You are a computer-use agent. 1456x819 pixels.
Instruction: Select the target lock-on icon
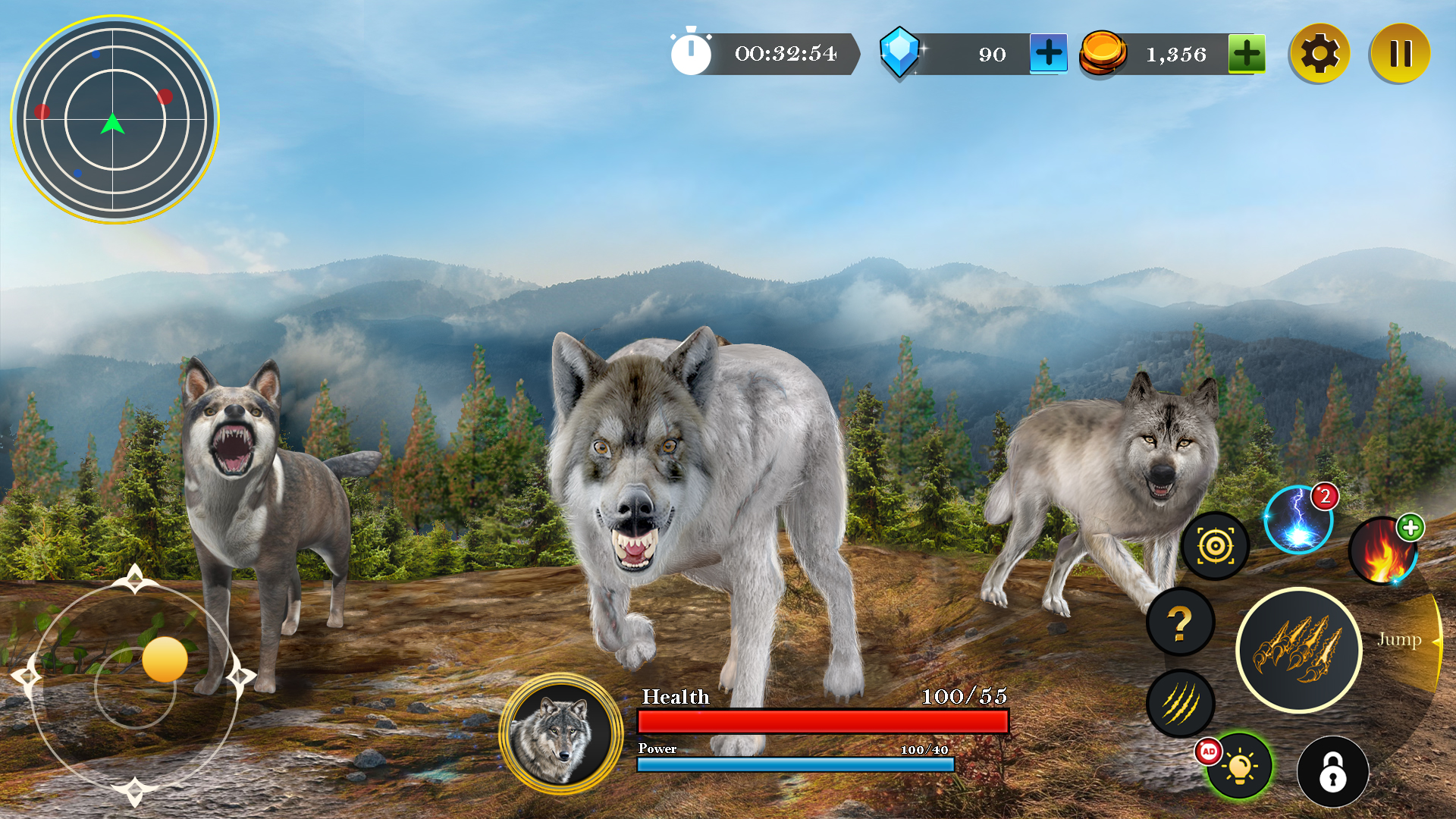(x=1216, y=545)
